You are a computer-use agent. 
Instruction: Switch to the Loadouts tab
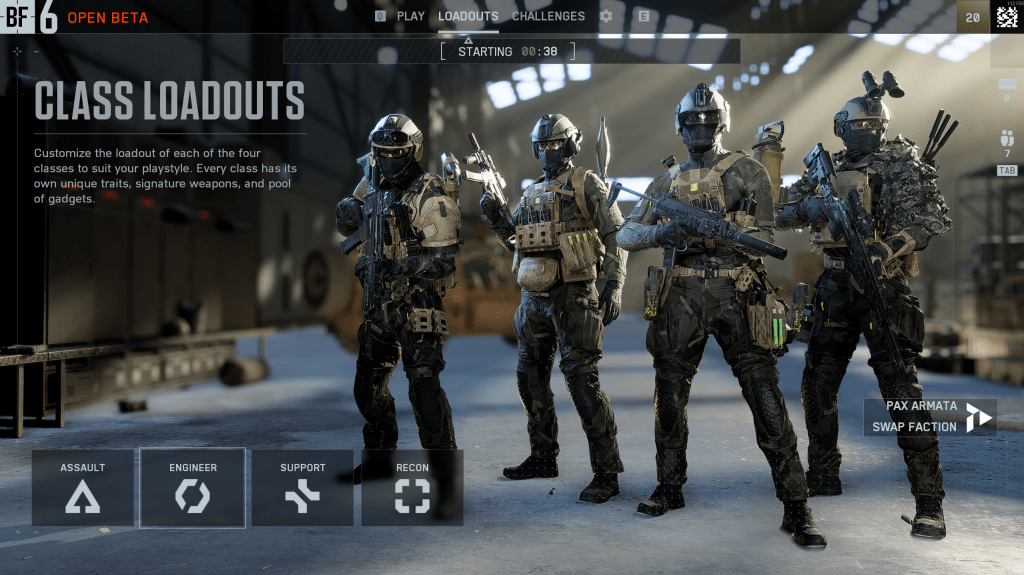point(468,16)
